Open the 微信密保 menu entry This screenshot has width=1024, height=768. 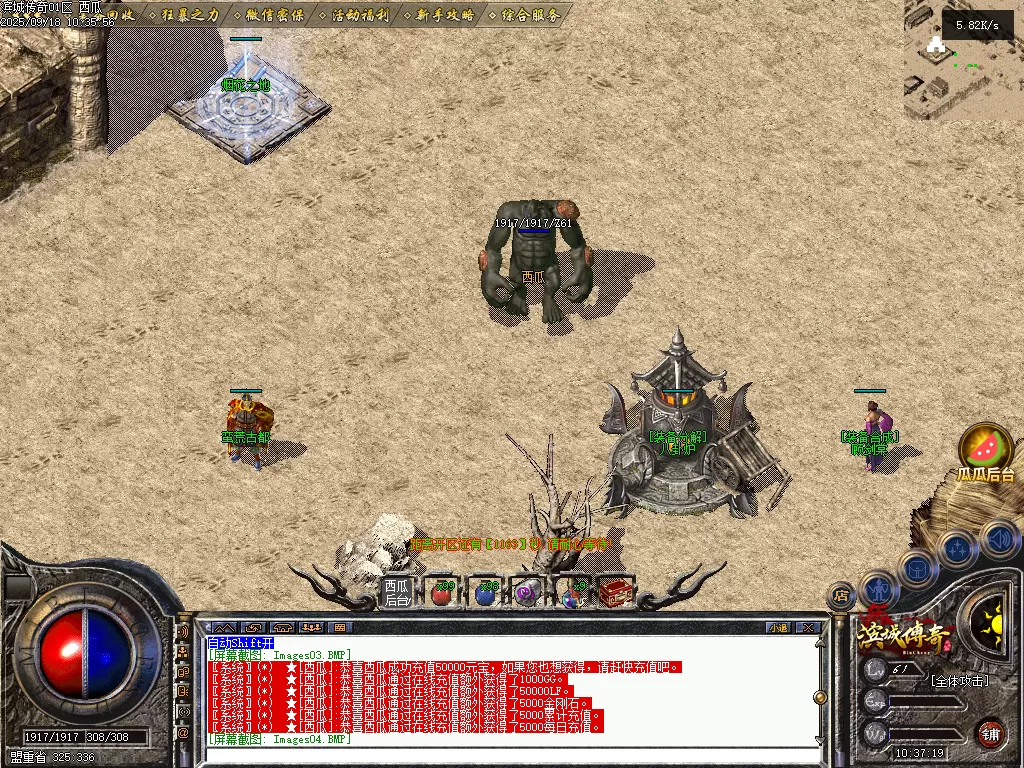[273, 15]
